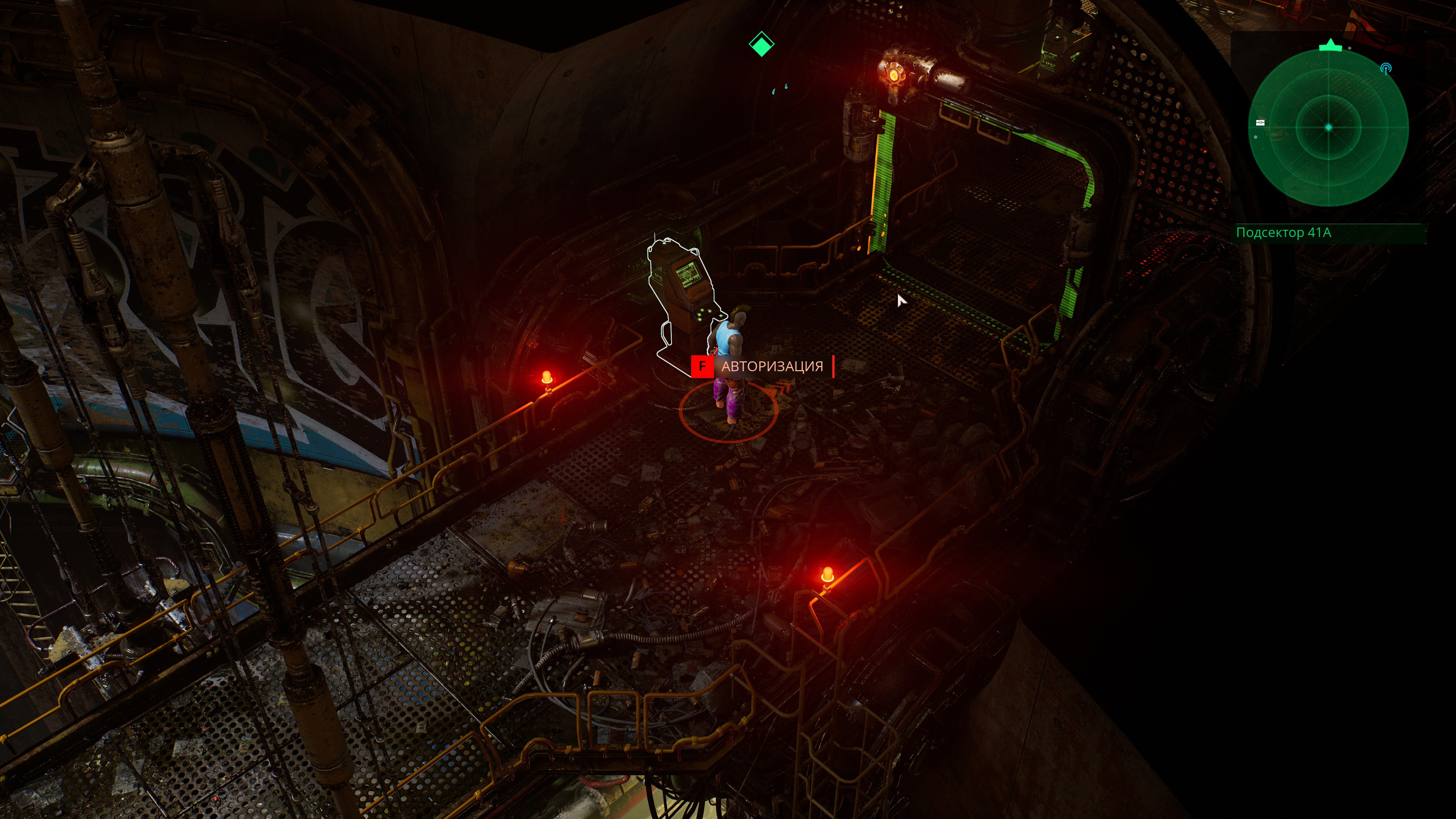Select the white chest marker on minimap
1456x819 pixels.
pos(1260,122)
